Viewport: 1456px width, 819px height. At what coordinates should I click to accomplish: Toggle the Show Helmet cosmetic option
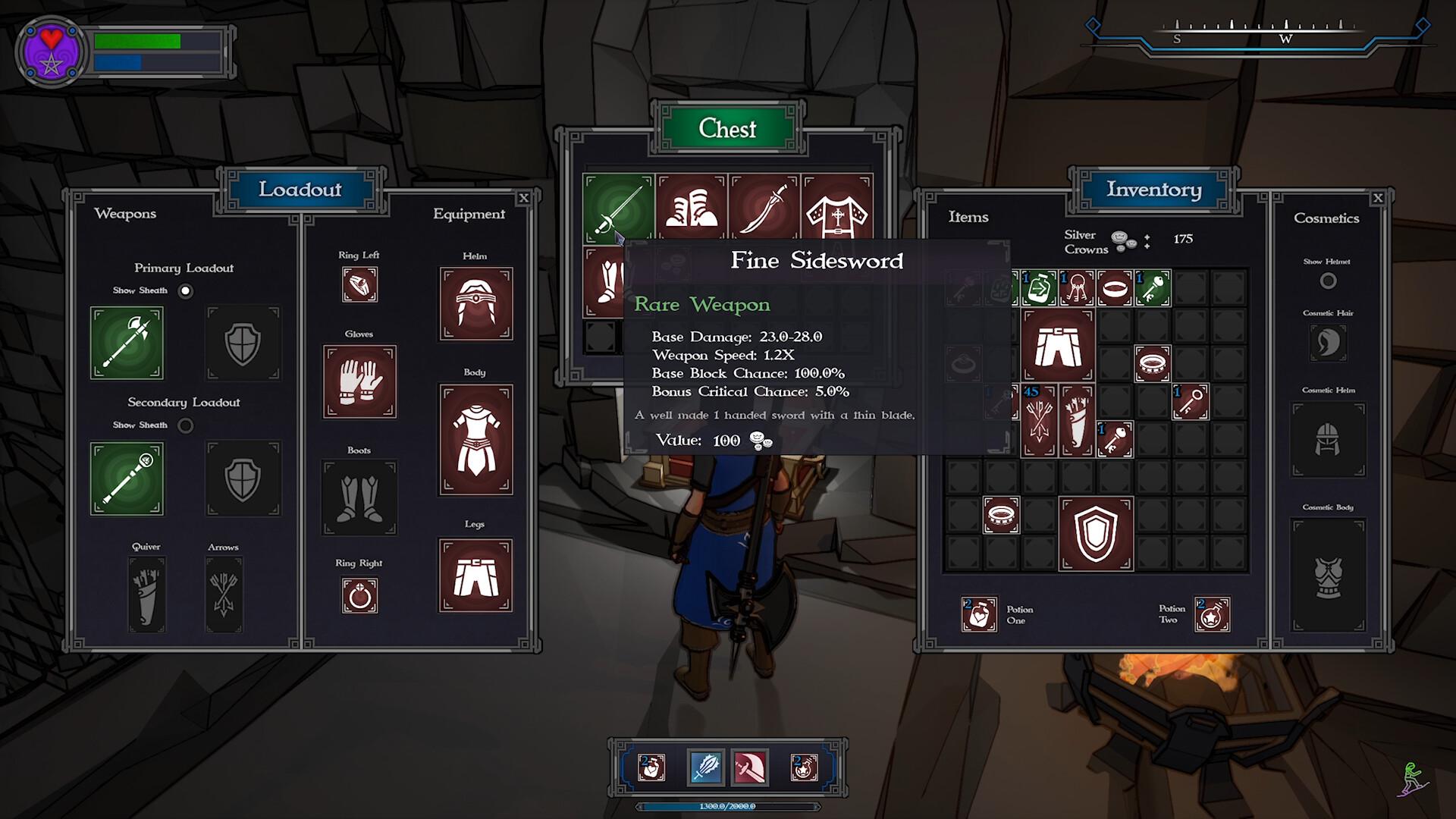[x=1328, y=281]
